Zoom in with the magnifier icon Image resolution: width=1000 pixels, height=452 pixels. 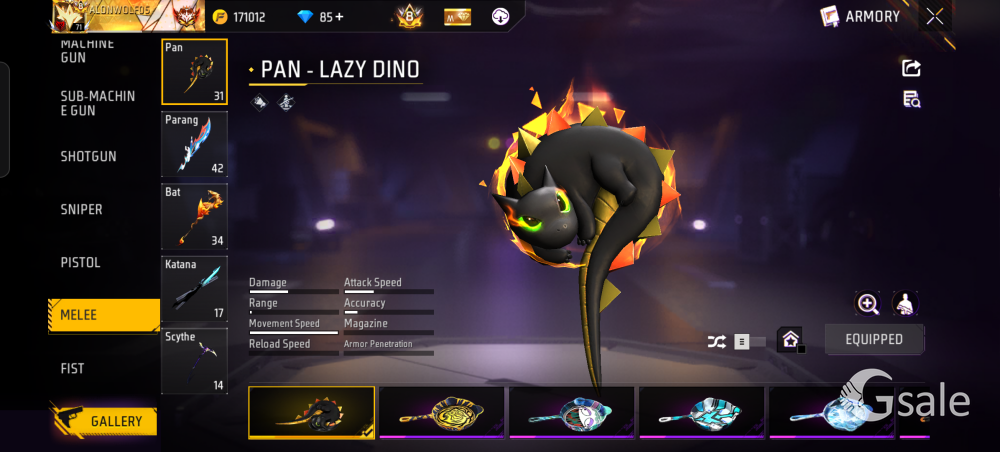coord(867,304)
